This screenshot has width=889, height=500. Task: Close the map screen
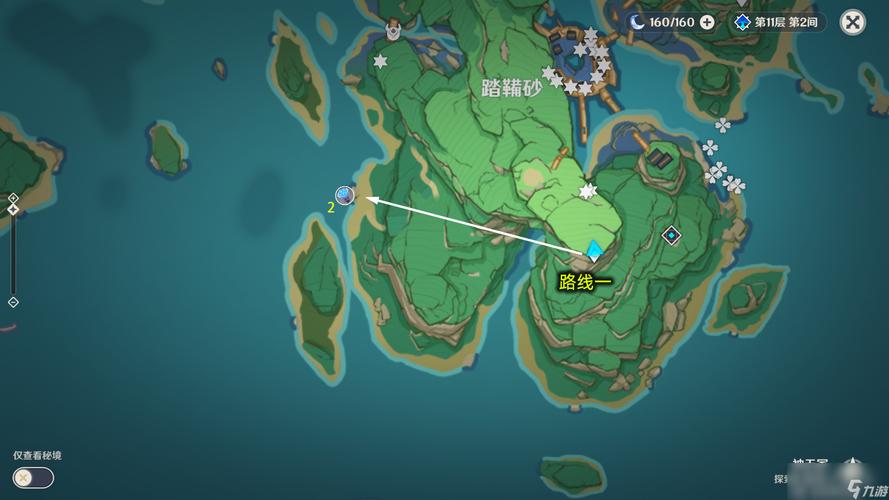click(x=852, y=22)
